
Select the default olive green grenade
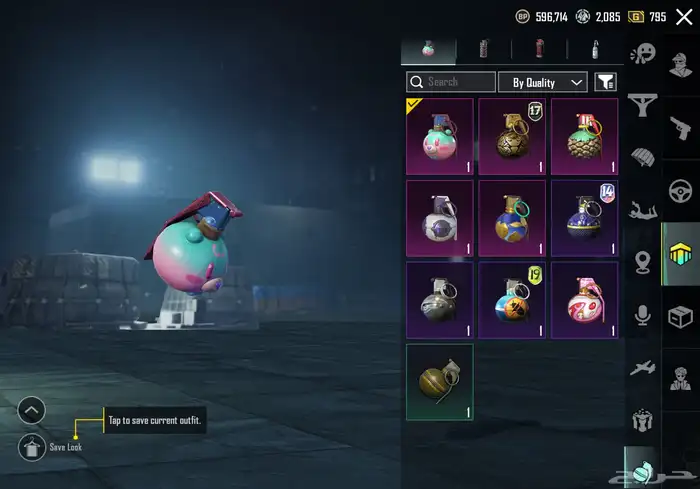click(440, 382)
